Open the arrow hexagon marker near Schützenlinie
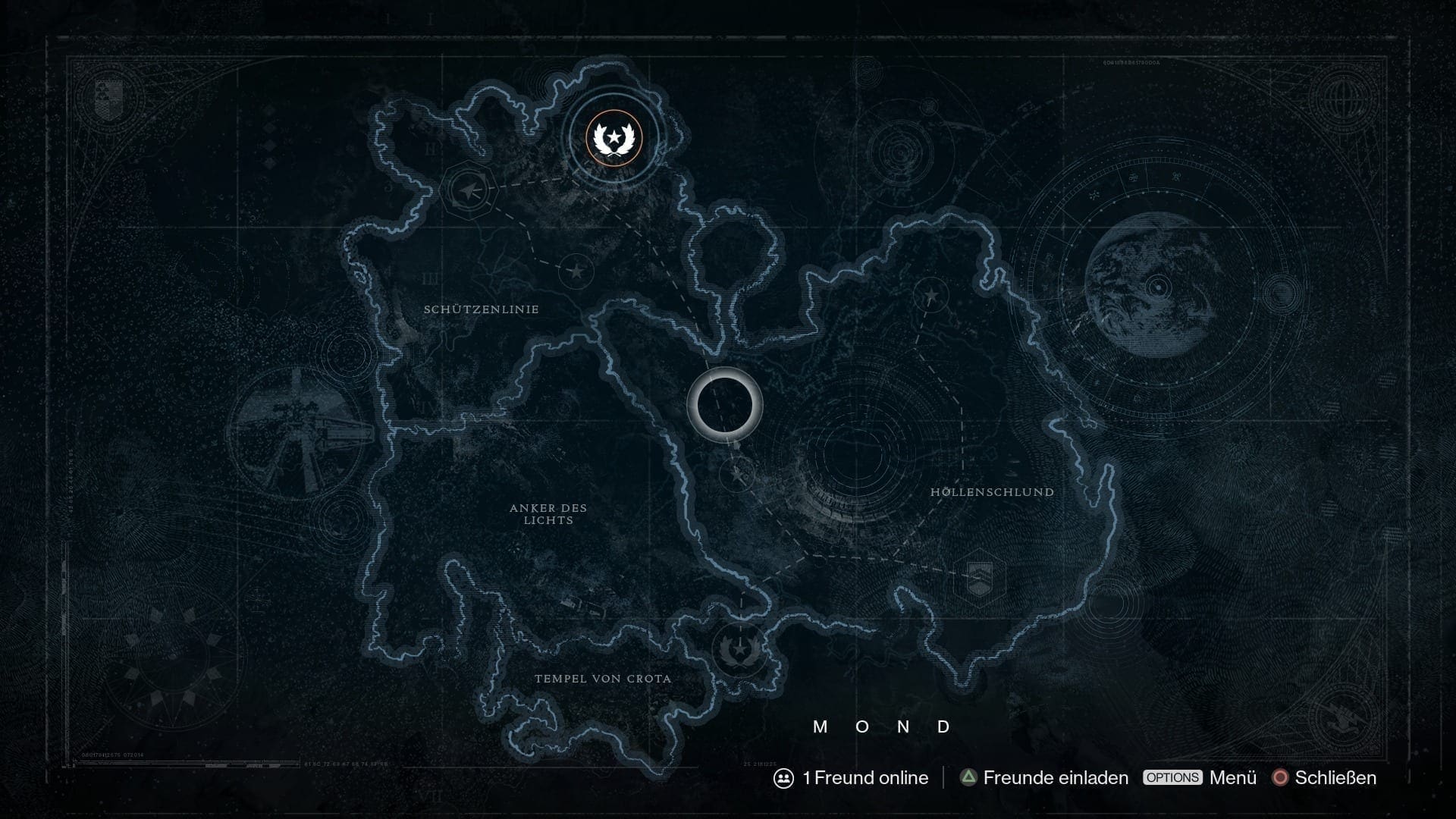 tap(468, 190)
